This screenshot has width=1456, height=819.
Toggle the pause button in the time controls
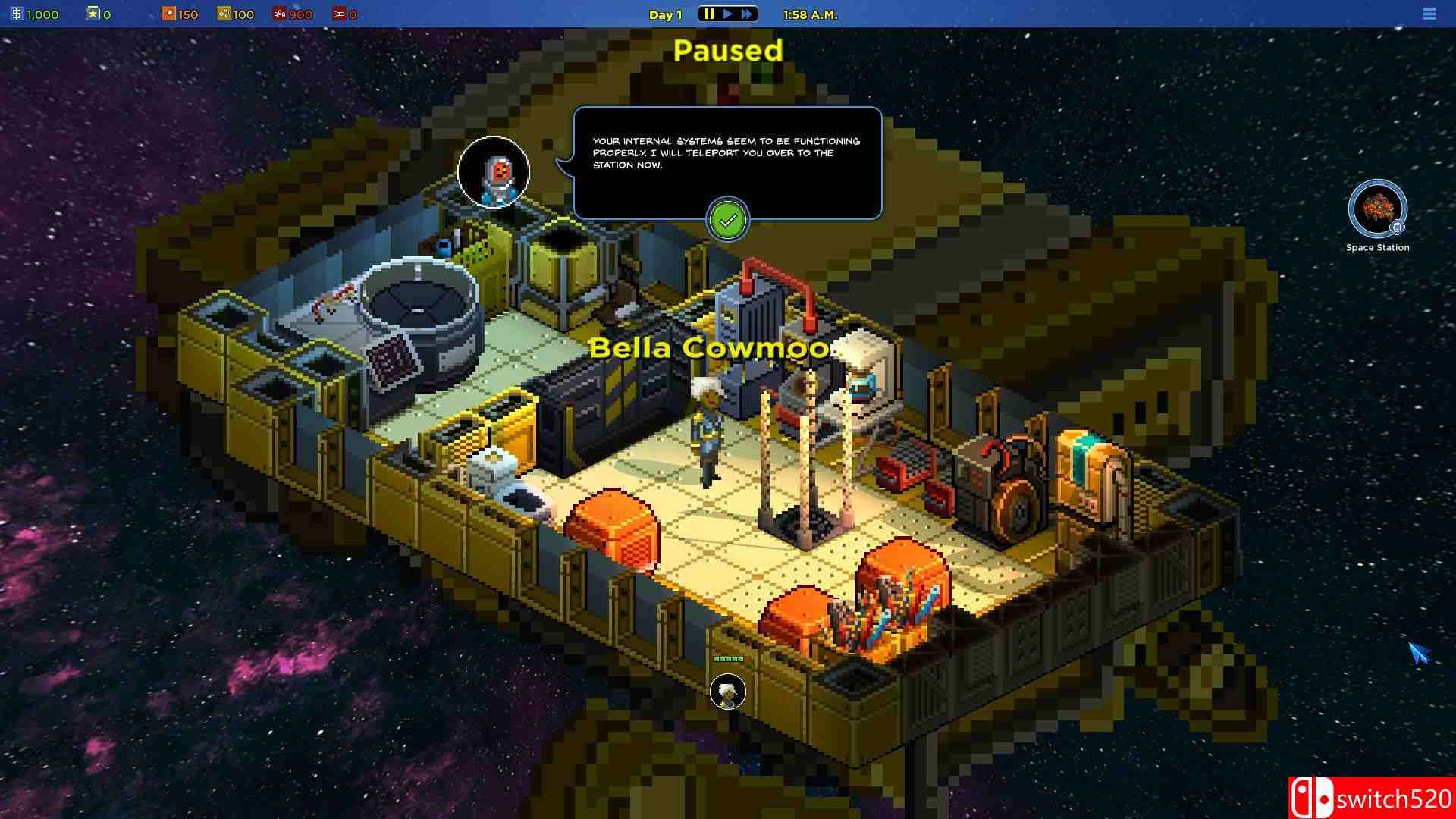[709, 13]
